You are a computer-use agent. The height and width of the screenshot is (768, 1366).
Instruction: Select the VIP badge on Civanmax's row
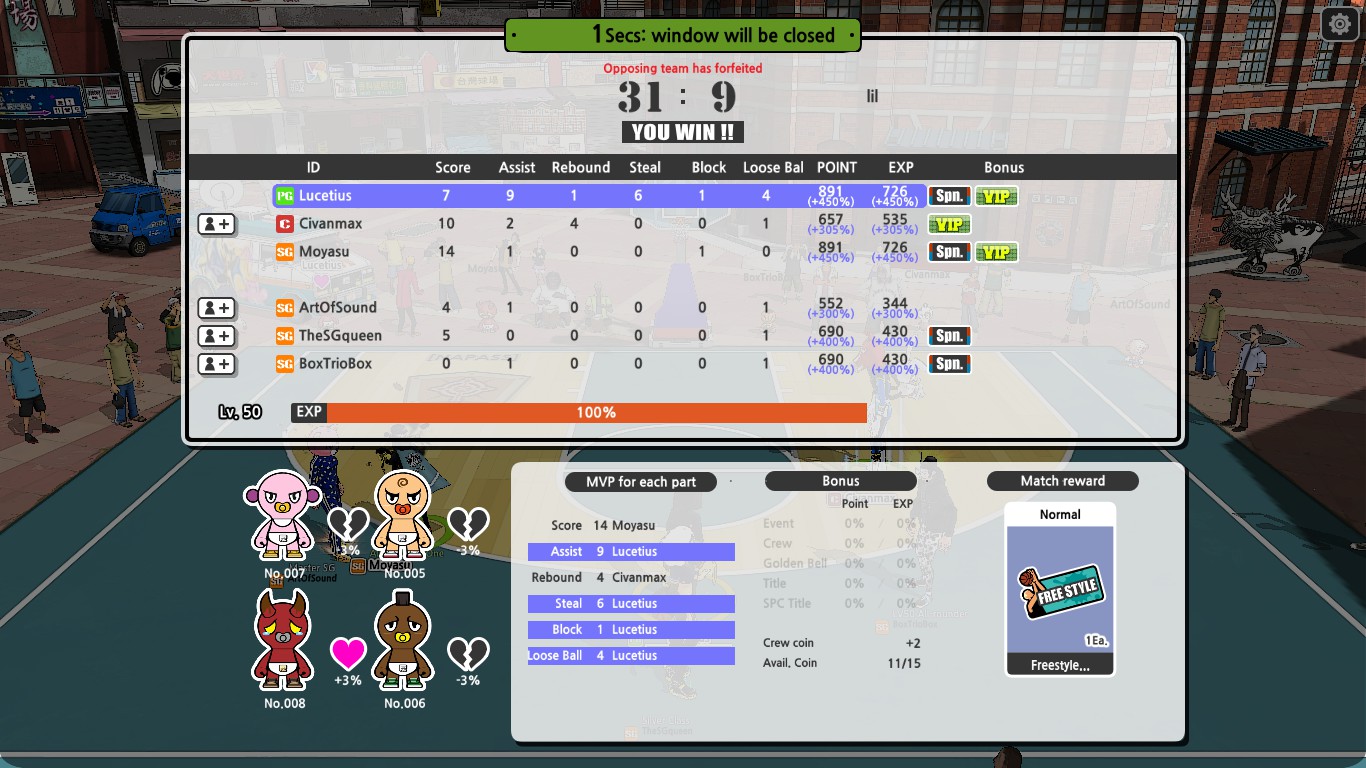coord(948,224)
